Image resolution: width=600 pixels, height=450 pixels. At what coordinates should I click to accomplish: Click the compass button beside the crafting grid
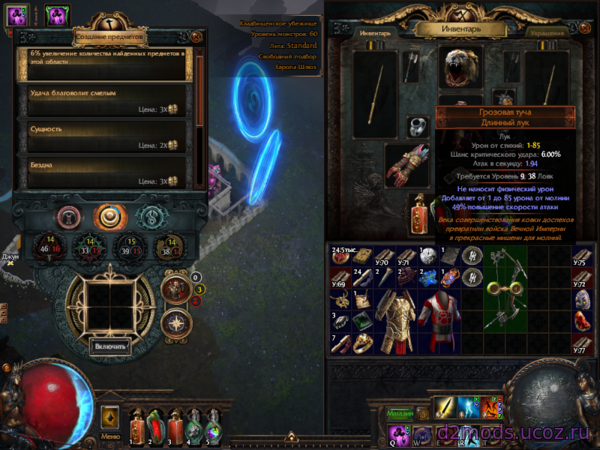175,322
